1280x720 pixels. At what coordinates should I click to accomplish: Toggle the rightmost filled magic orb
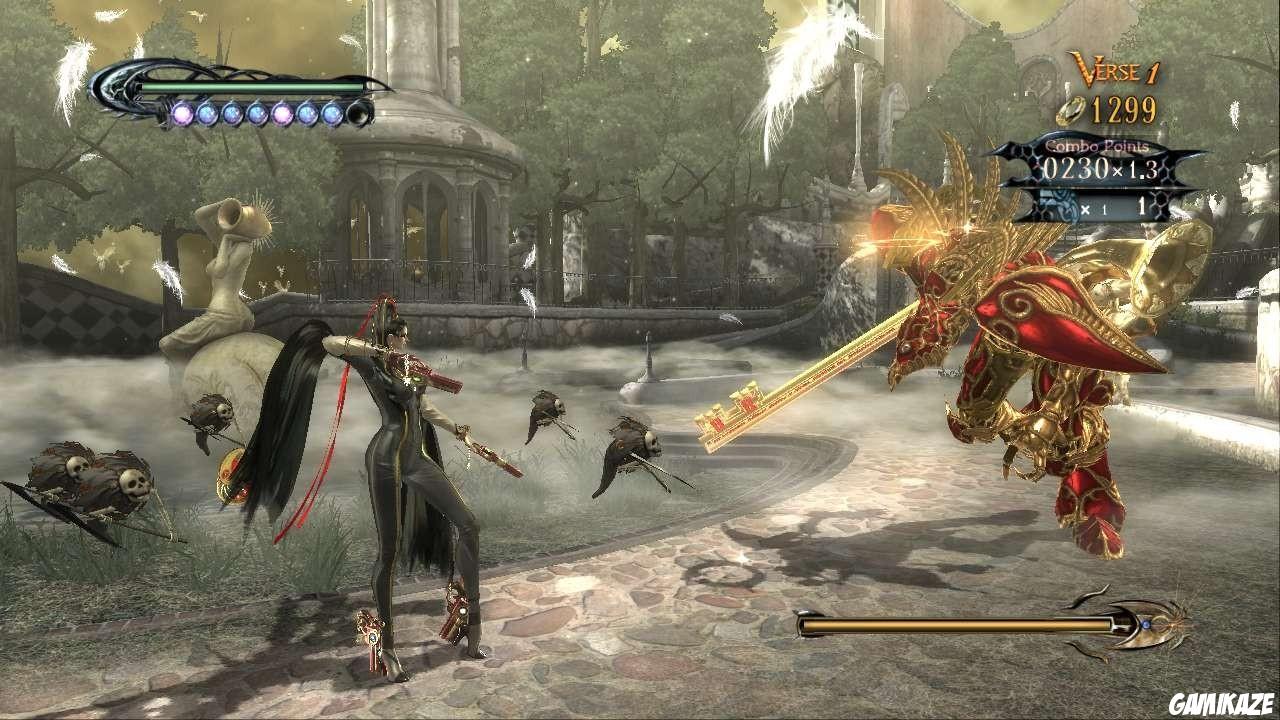[331, 113]
